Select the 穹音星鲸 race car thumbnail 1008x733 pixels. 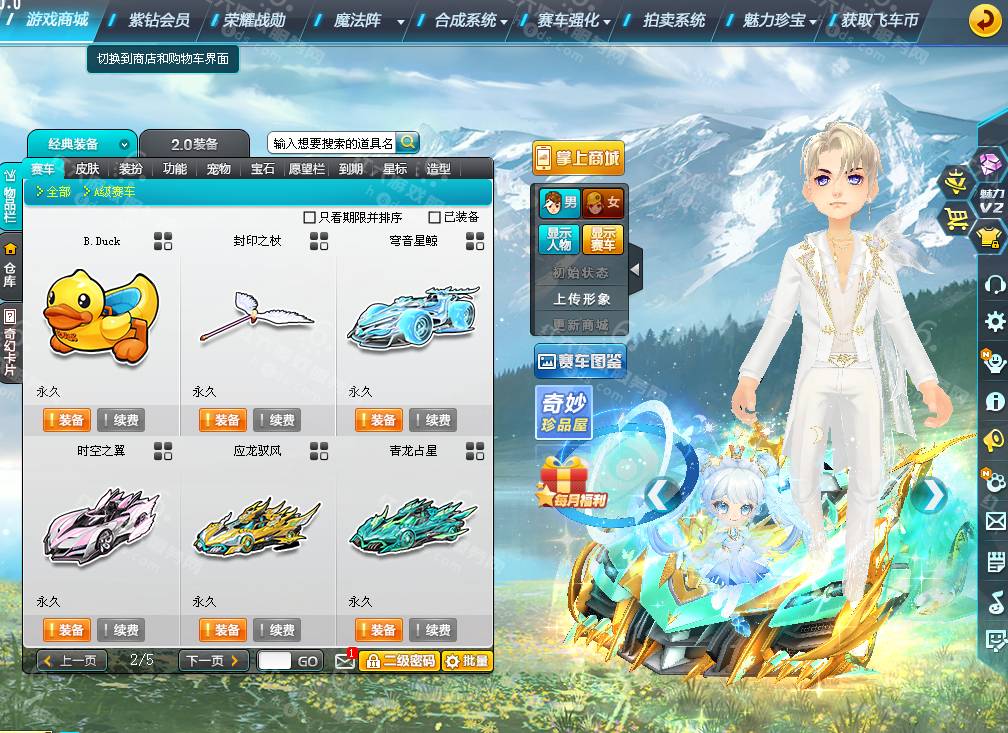click(412, 317)
